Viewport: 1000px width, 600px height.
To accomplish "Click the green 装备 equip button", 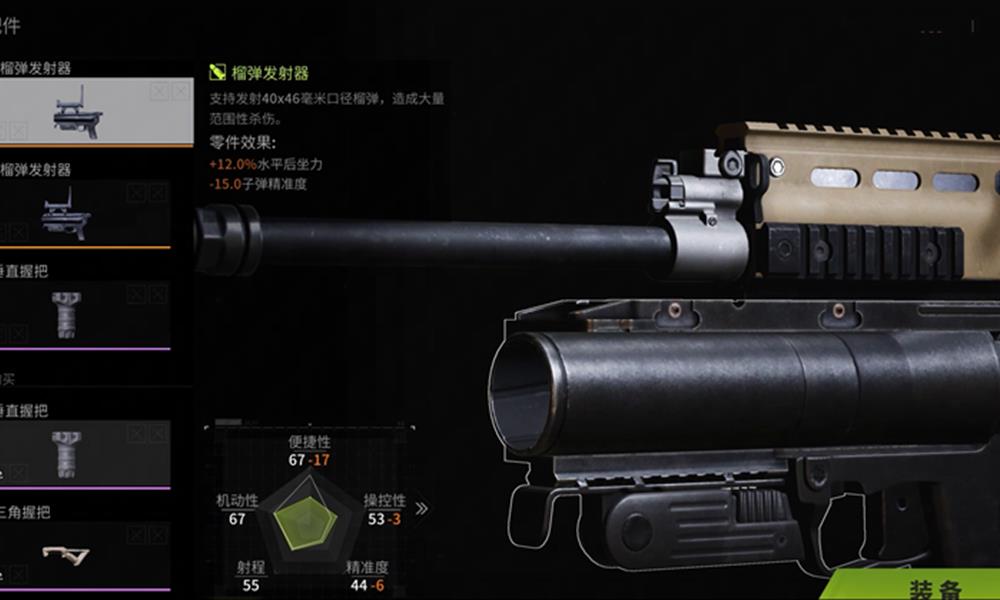I will coord(935,587).
